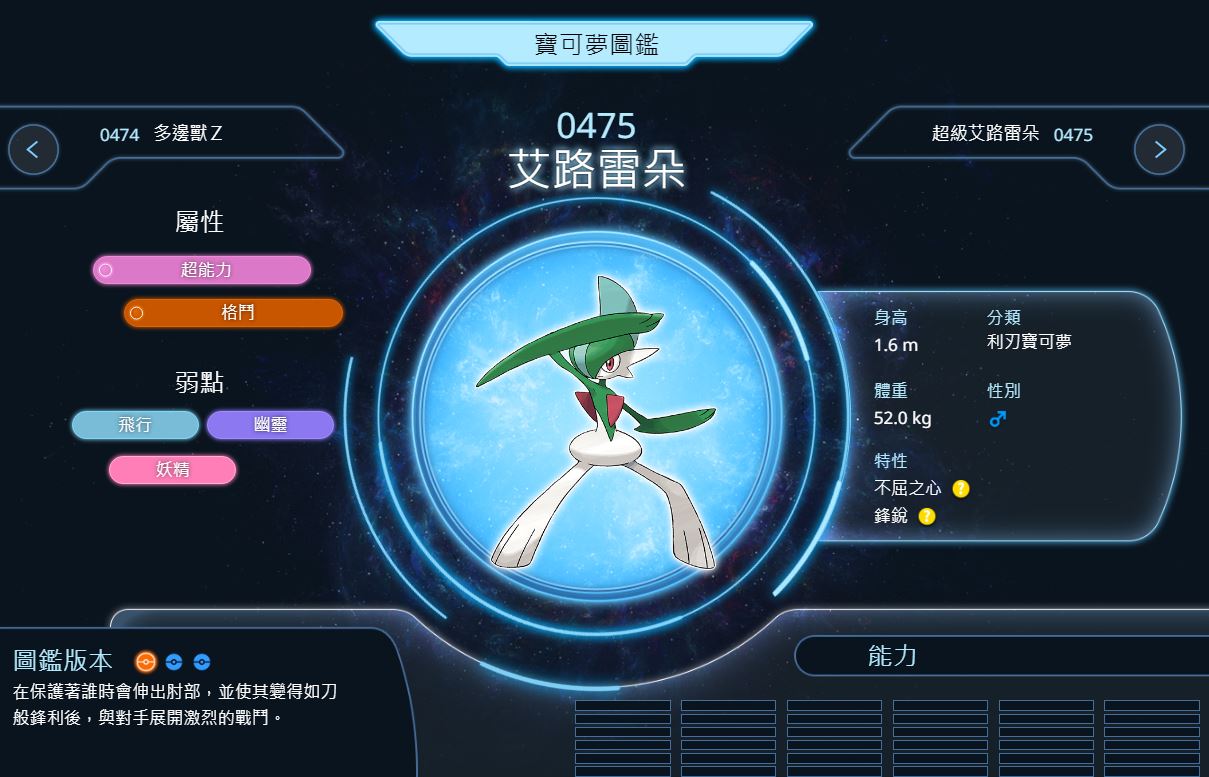Image resolution: width=1209 pixels, height=777 pixels.
Task: Go to next Pokémon with right arrow
Action: tap(1159, 150)
